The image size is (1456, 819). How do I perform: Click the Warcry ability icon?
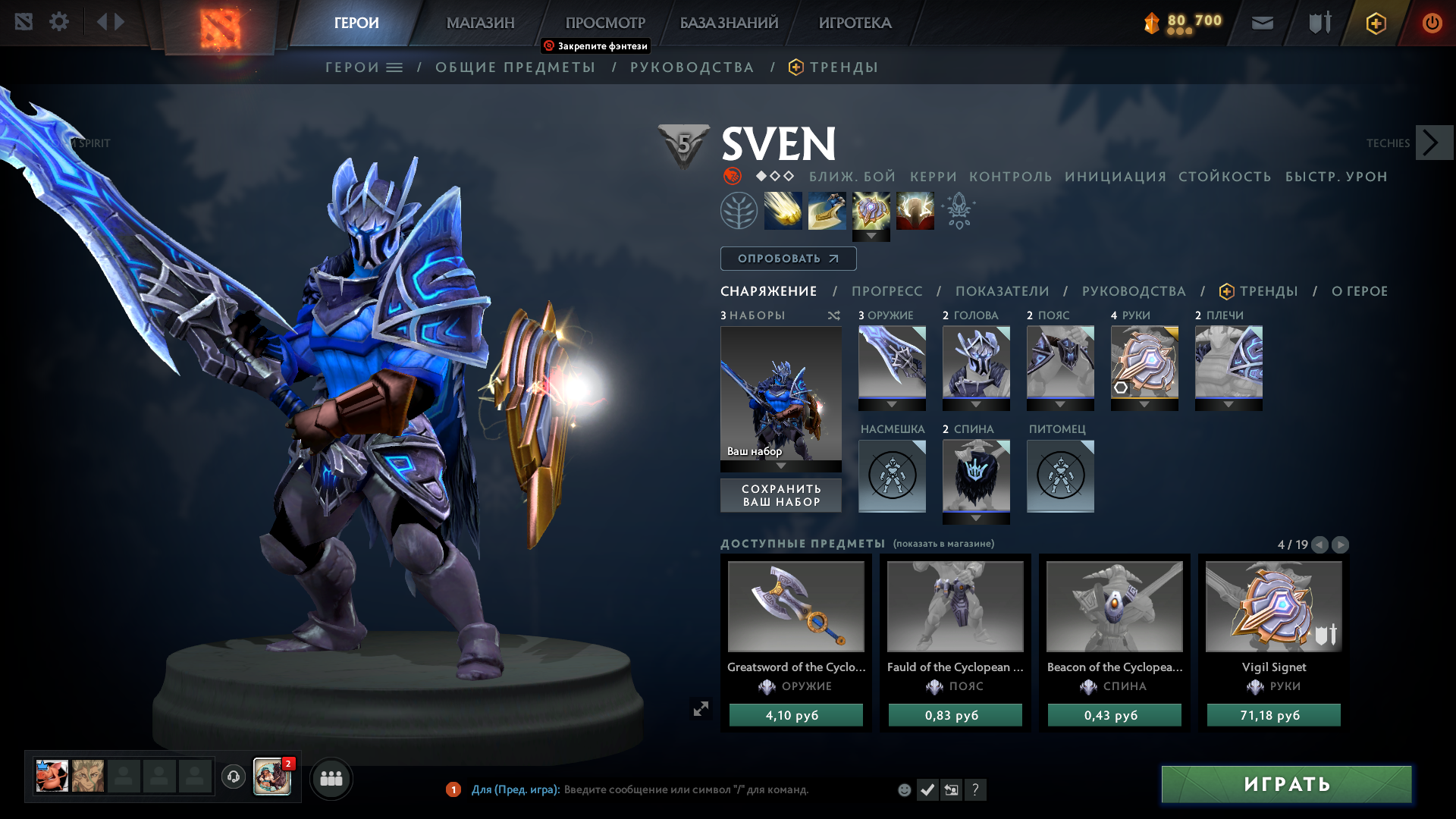tap(871, 211)
